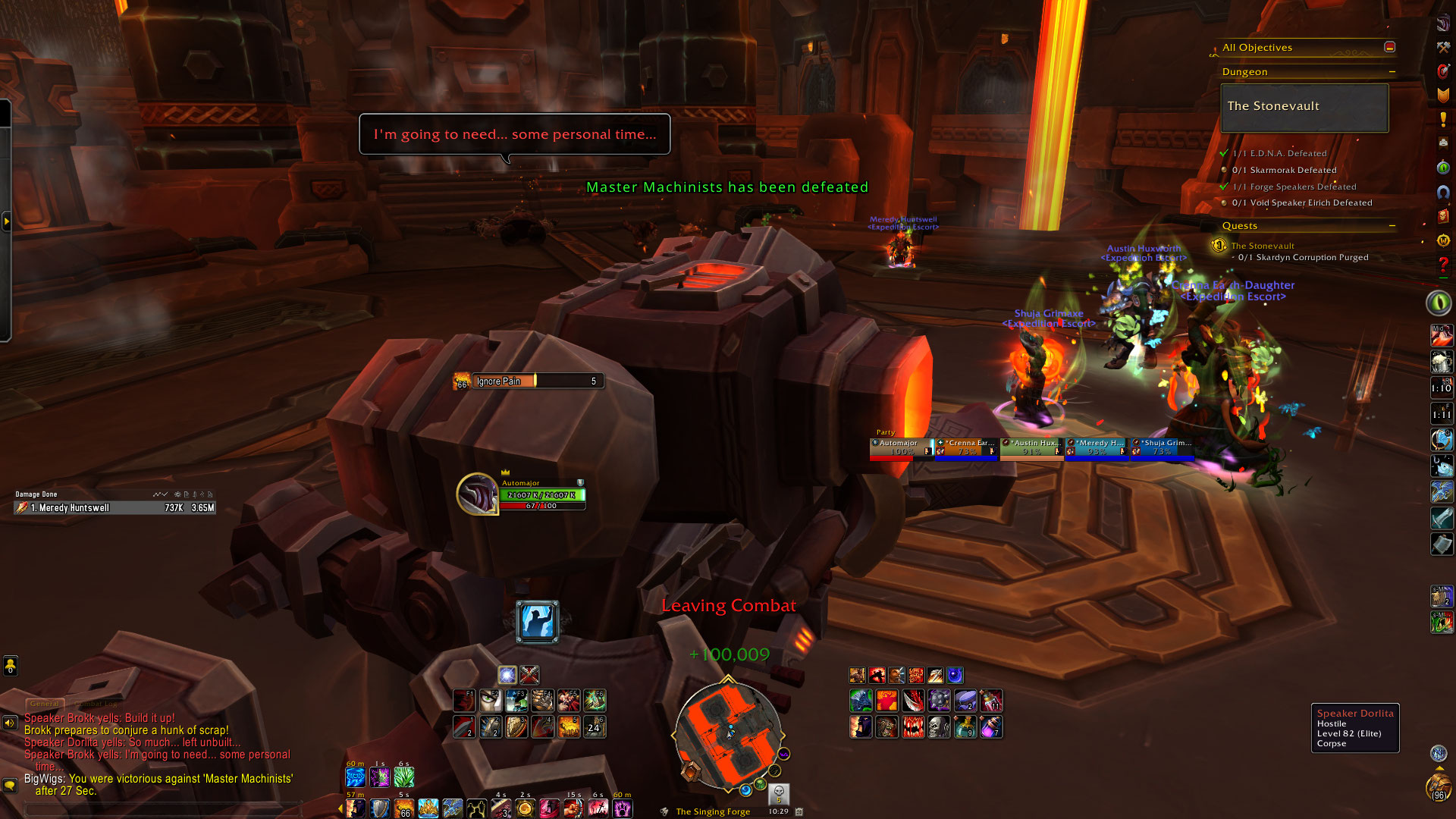Use the skull icon ability

(x=939, y=727)
